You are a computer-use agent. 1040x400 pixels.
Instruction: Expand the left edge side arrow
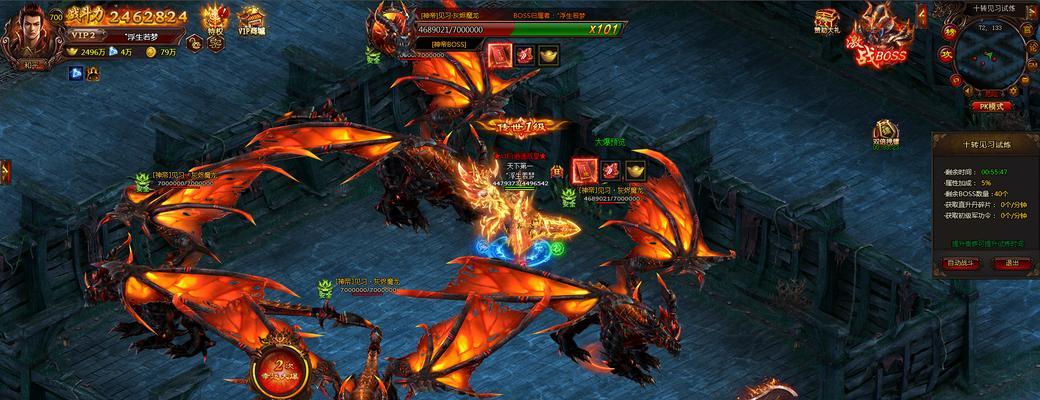4,171
